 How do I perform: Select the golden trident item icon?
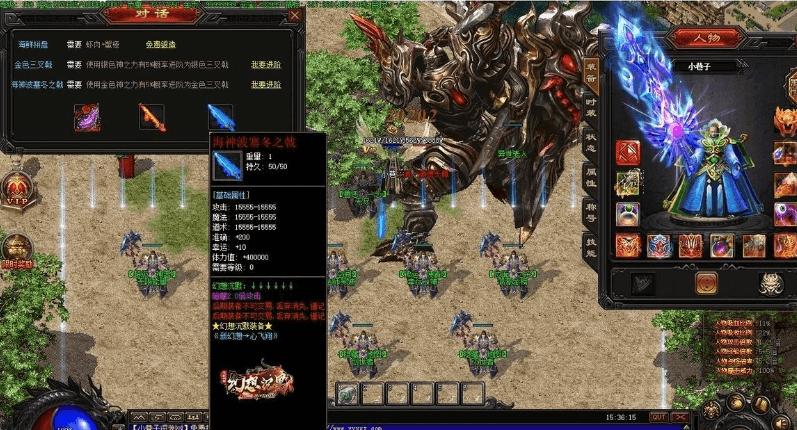point(152,116)
